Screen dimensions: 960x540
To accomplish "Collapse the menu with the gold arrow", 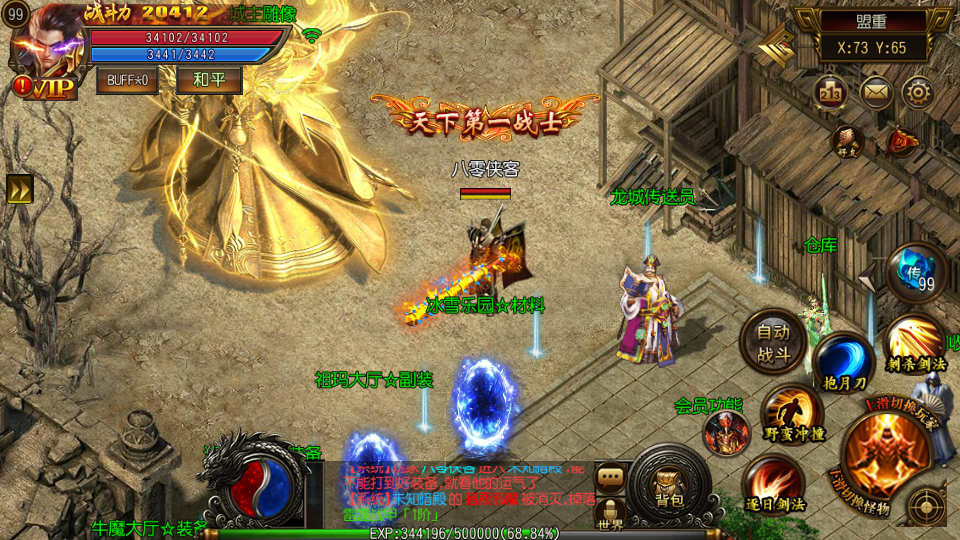I will click(x=776, y=44).
